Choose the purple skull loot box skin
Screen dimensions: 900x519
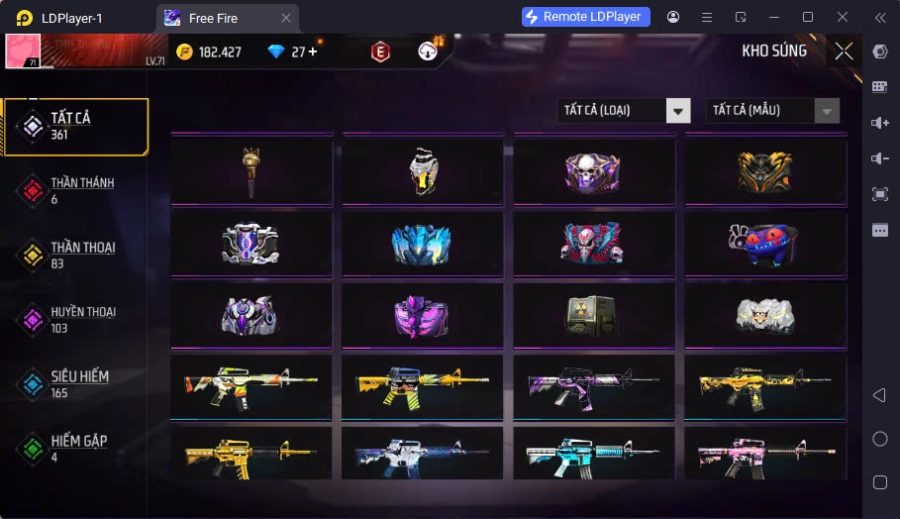pyautogui.click(x=594, y=171)
